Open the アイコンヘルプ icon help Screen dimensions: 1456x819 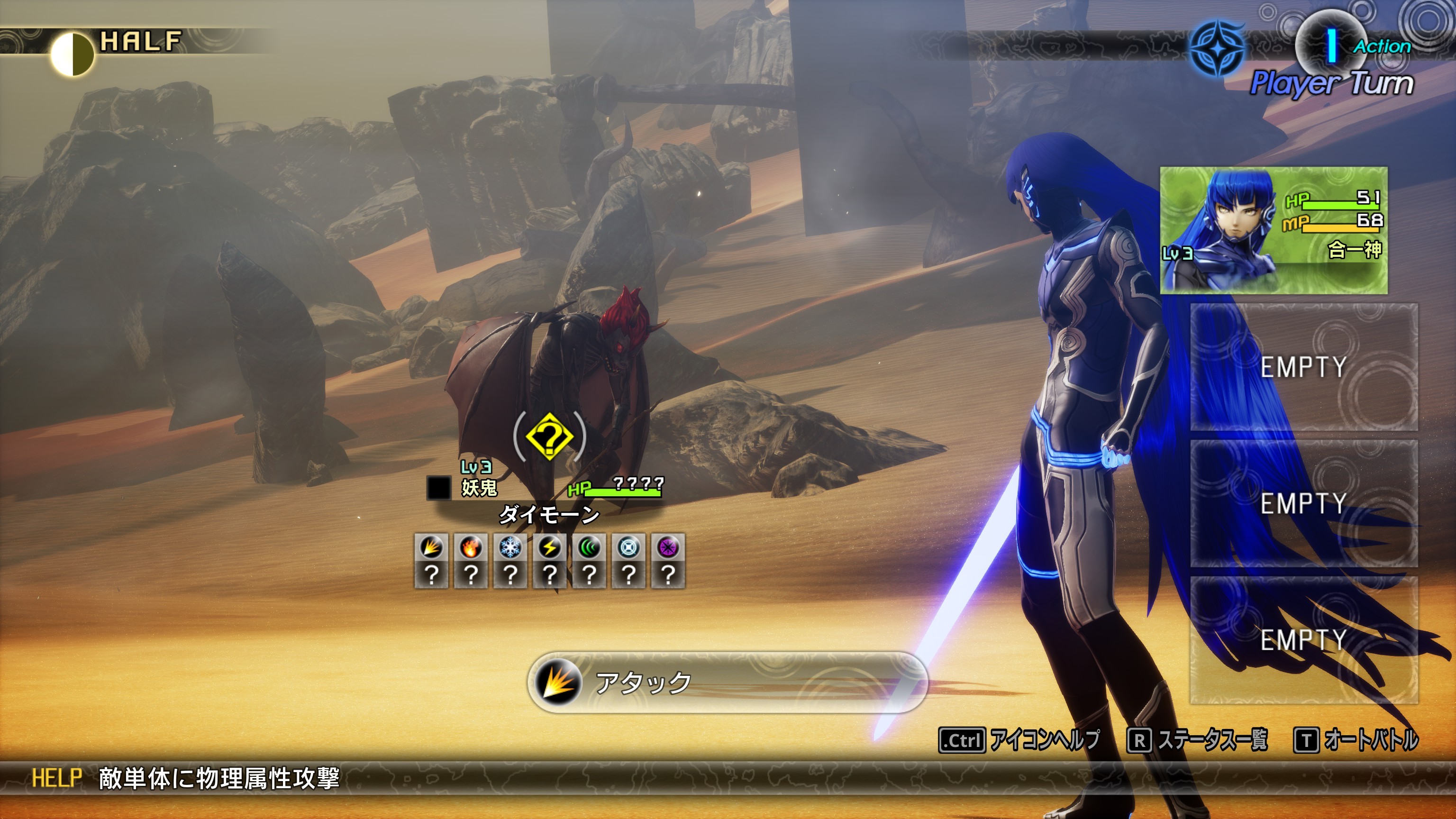1019,740
